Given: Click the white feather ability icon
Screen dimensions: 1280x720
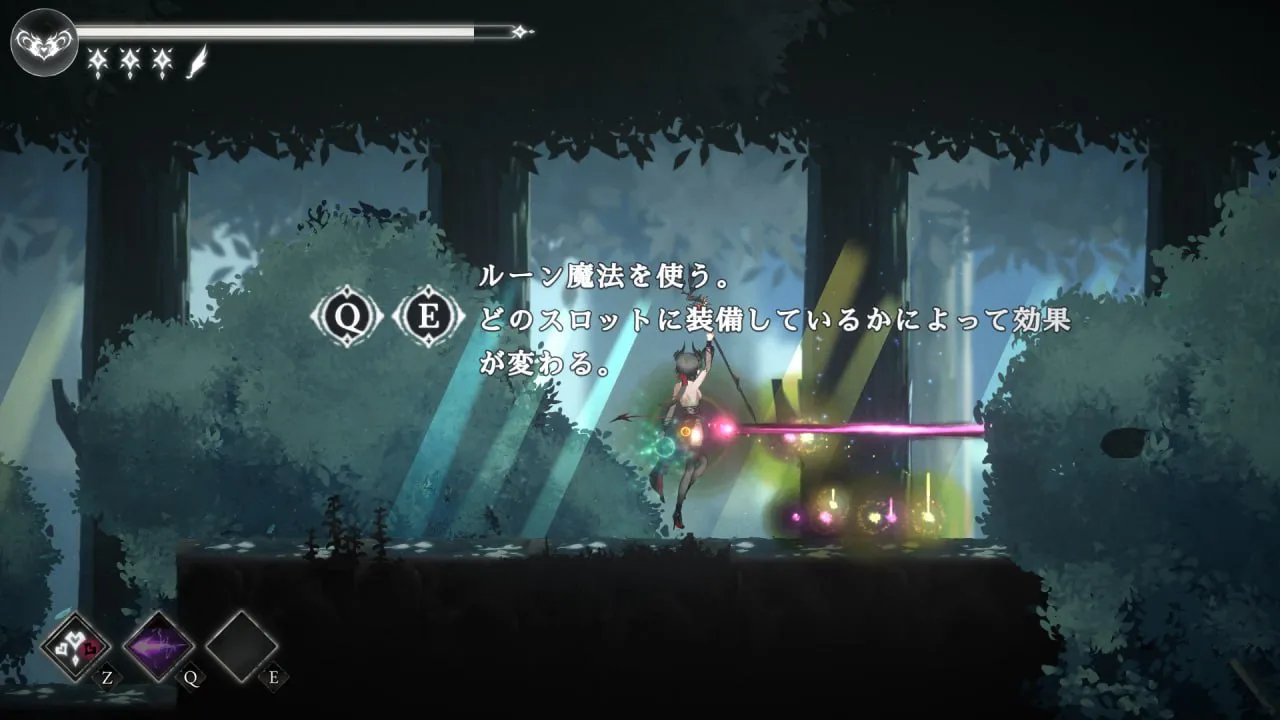Looking at the screenshot, I should click(196, 62).
